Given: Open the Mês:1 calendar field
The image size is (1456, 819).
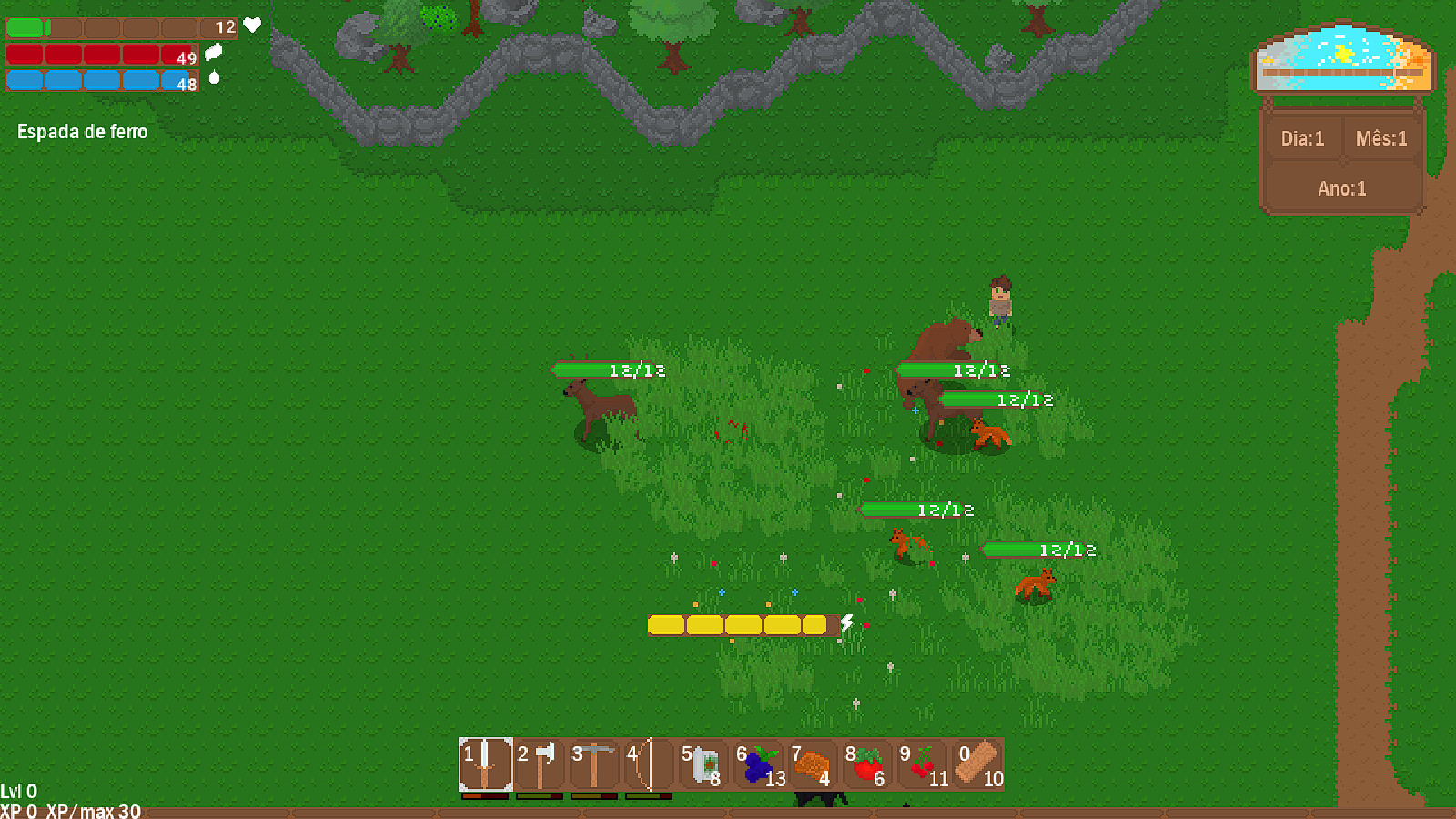Looking at the screenshot, I should click(x=1380, y=138).
